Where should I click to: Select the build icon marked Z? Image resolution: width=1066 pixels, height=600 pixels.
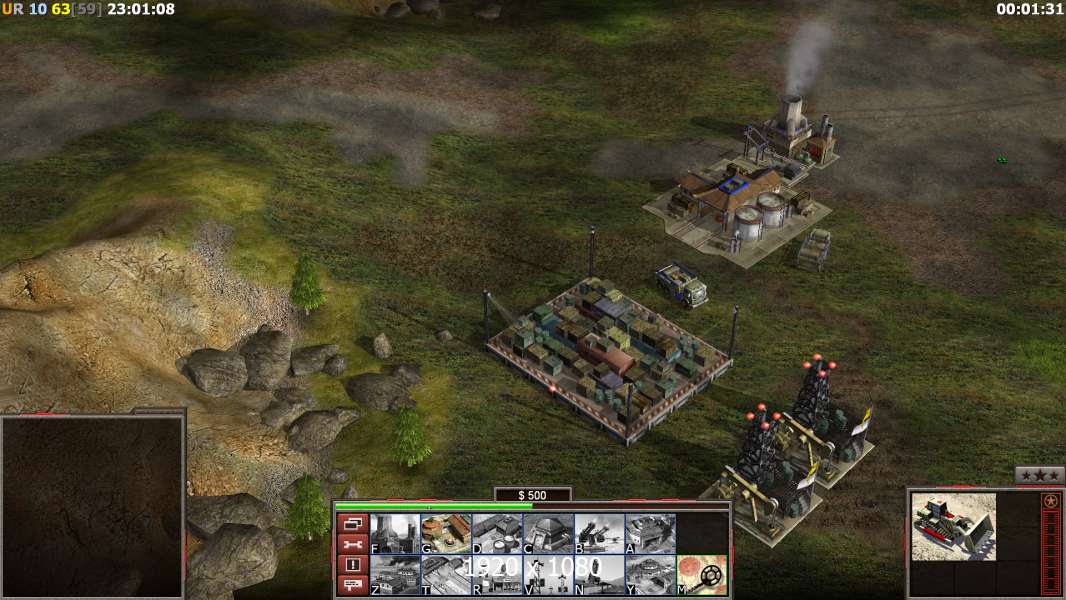tap(395, 574)
